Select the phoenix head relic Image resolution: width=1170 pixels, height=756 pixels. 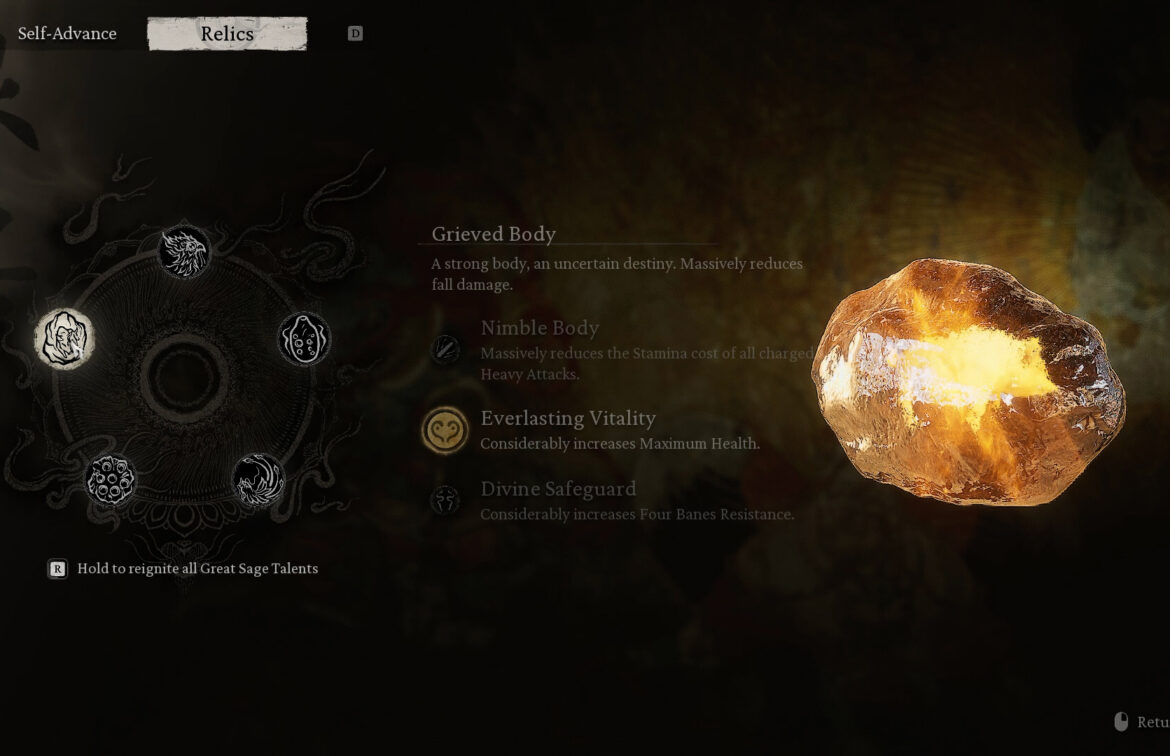[x=184, y=252]
